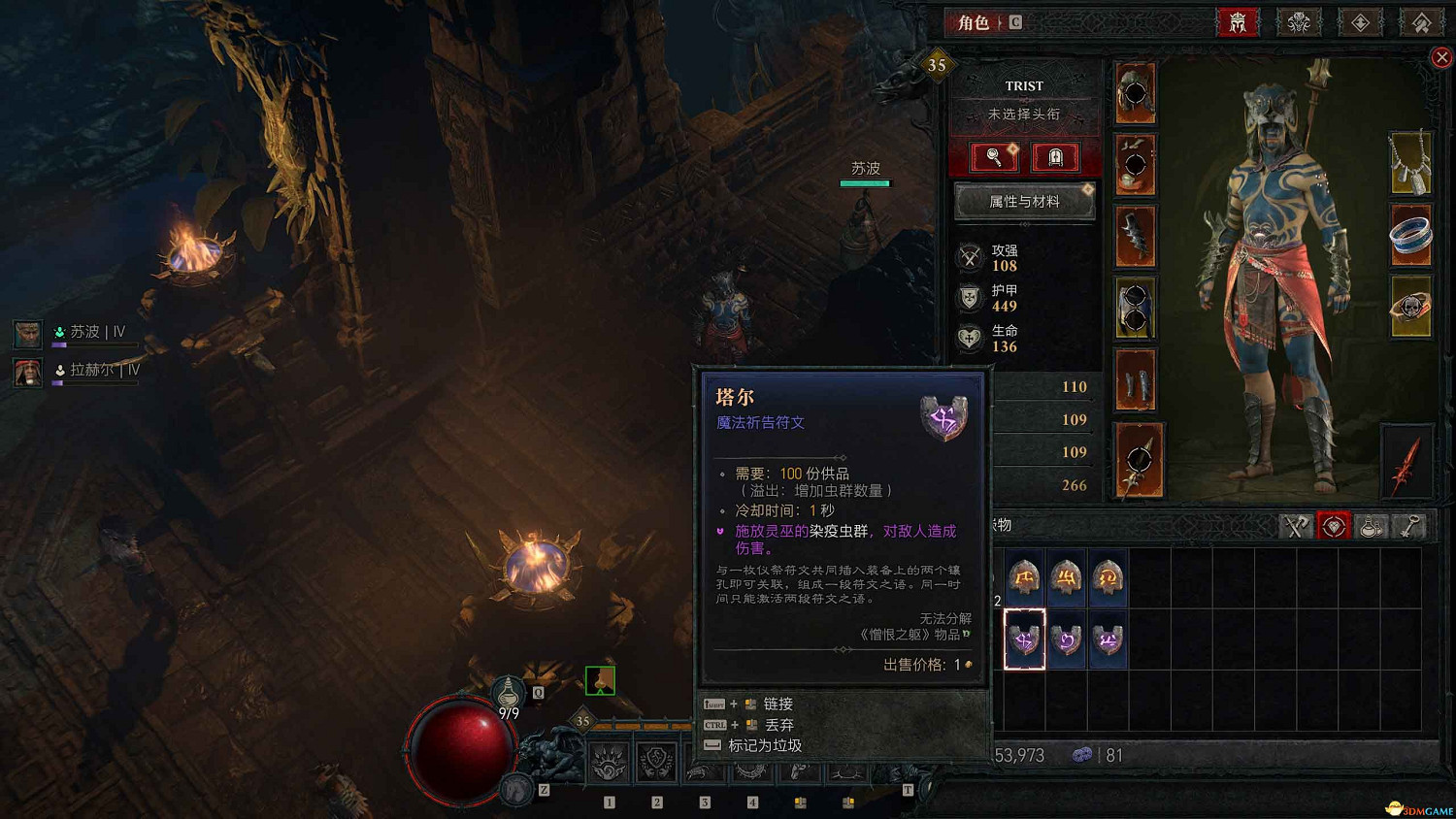Viewport: 1456px width, 819px height.
Task: Open the consumables flask tab in inventory
Action: point(1373,526)
